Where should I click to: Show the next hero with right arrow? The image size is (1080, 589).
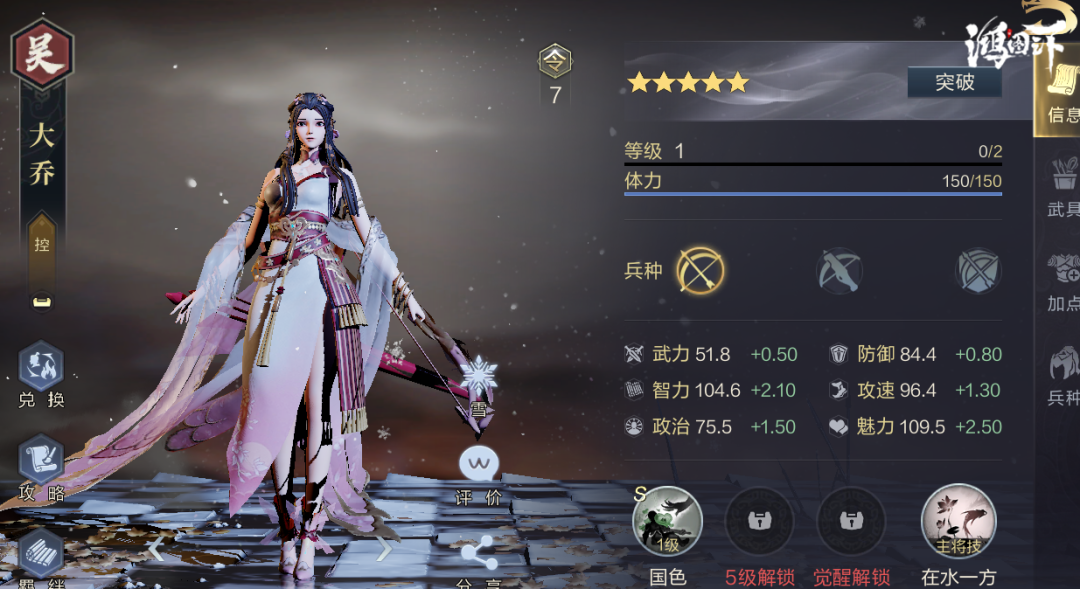[385, 548]
